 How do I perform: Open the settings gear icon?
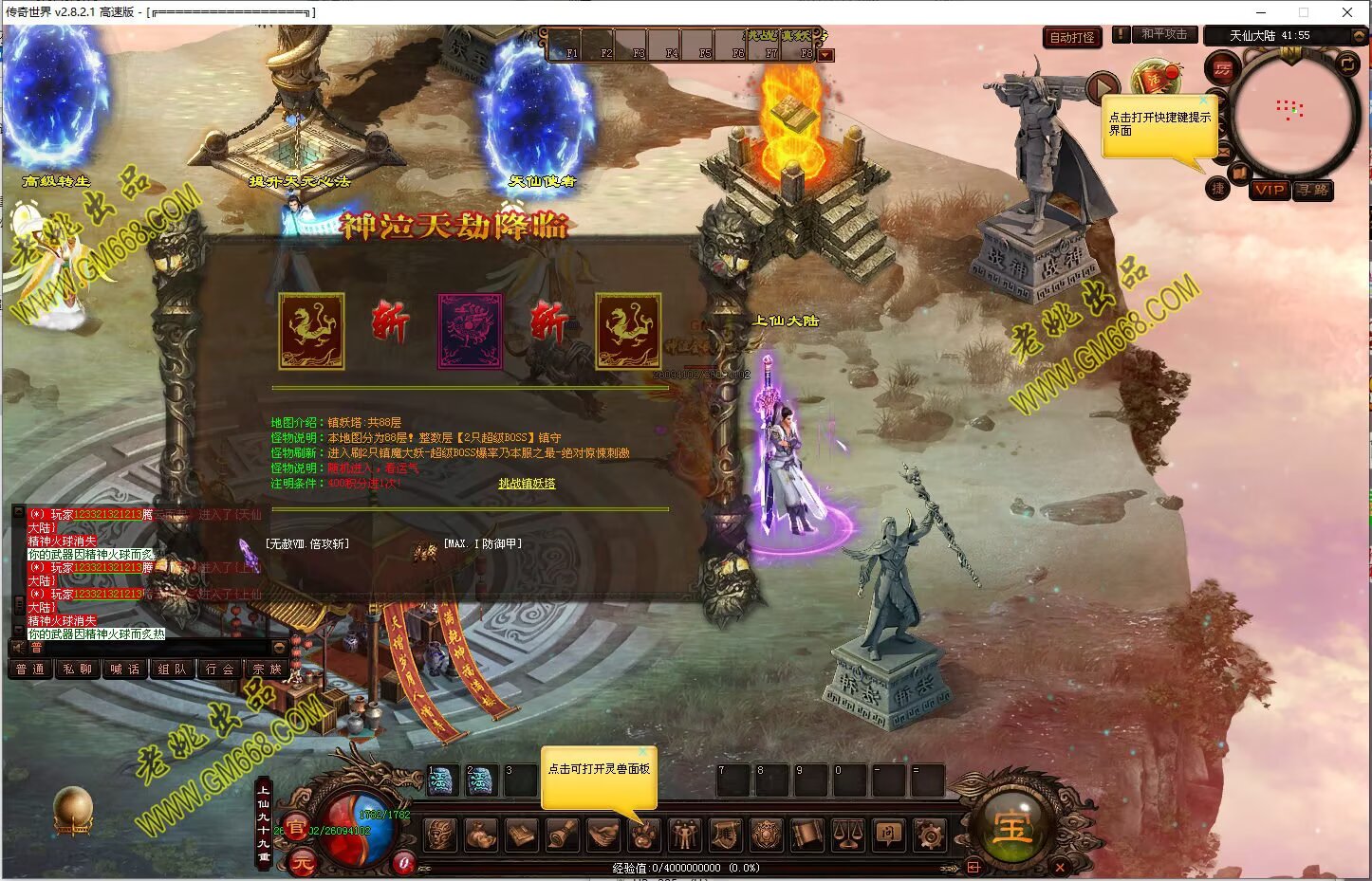930,835
